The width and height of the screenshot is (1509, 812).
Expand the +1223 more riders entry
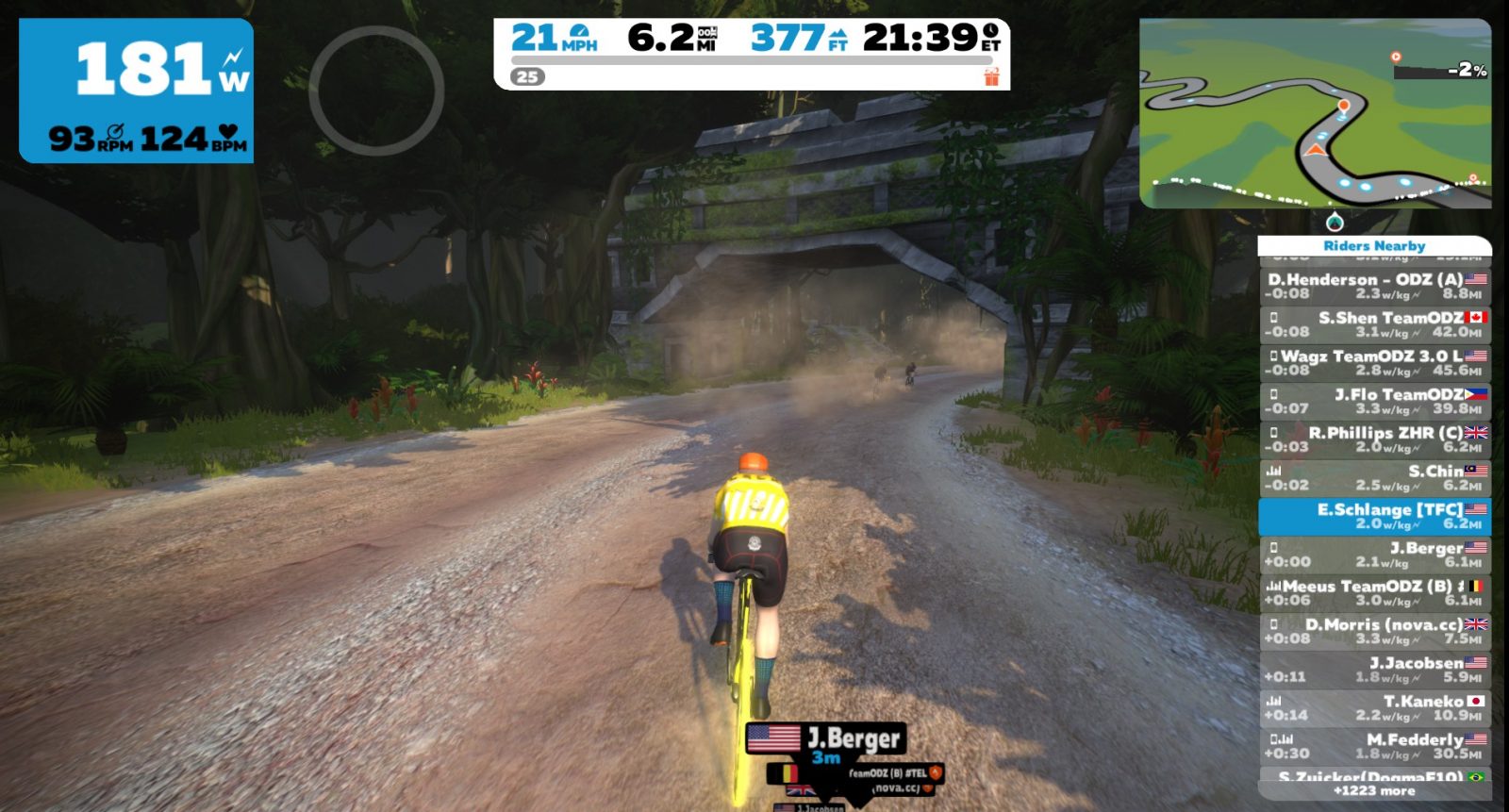(x=1374, y=791)
